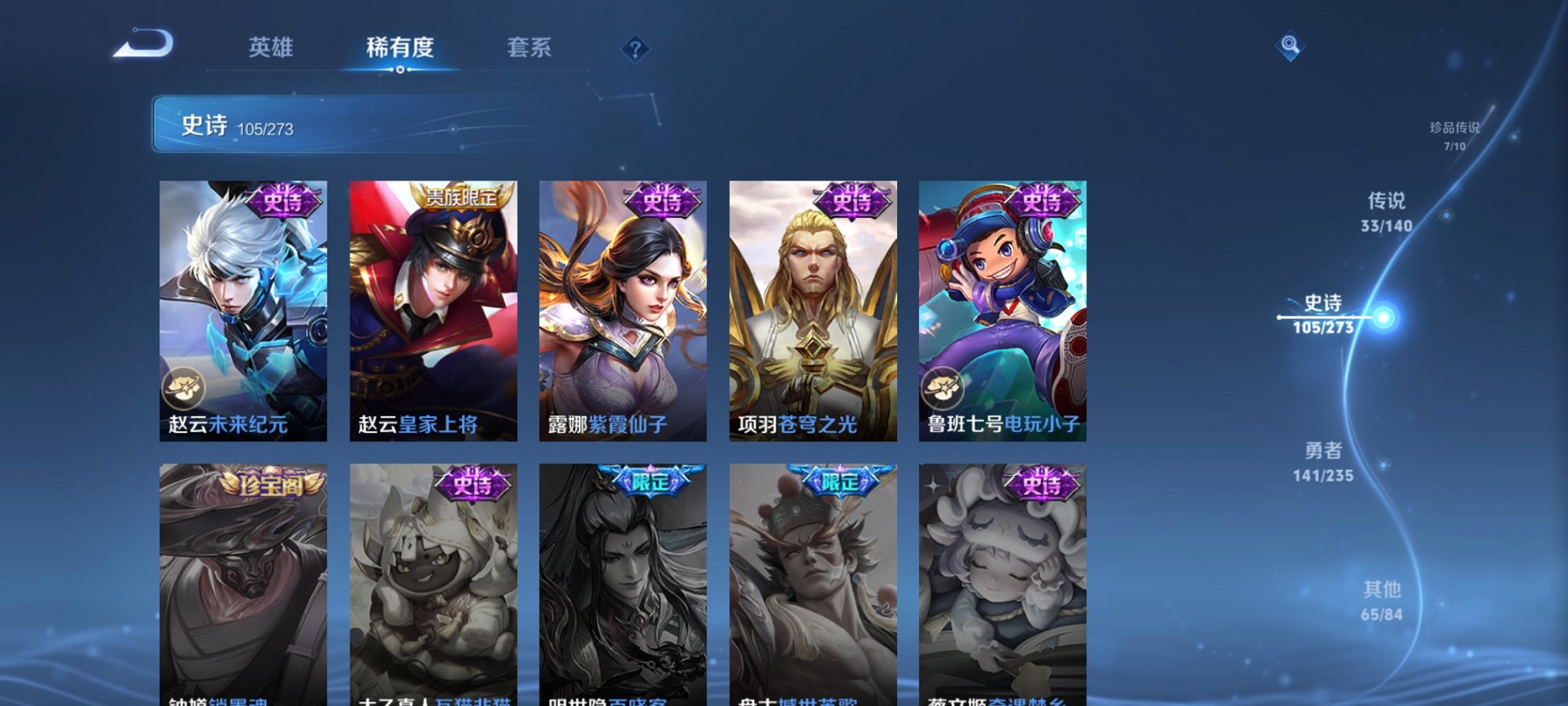Open the 项羽苍穹之光 skin thumbnail
Viewport: 1568px width, 706px height.
(x=813, y=308)
